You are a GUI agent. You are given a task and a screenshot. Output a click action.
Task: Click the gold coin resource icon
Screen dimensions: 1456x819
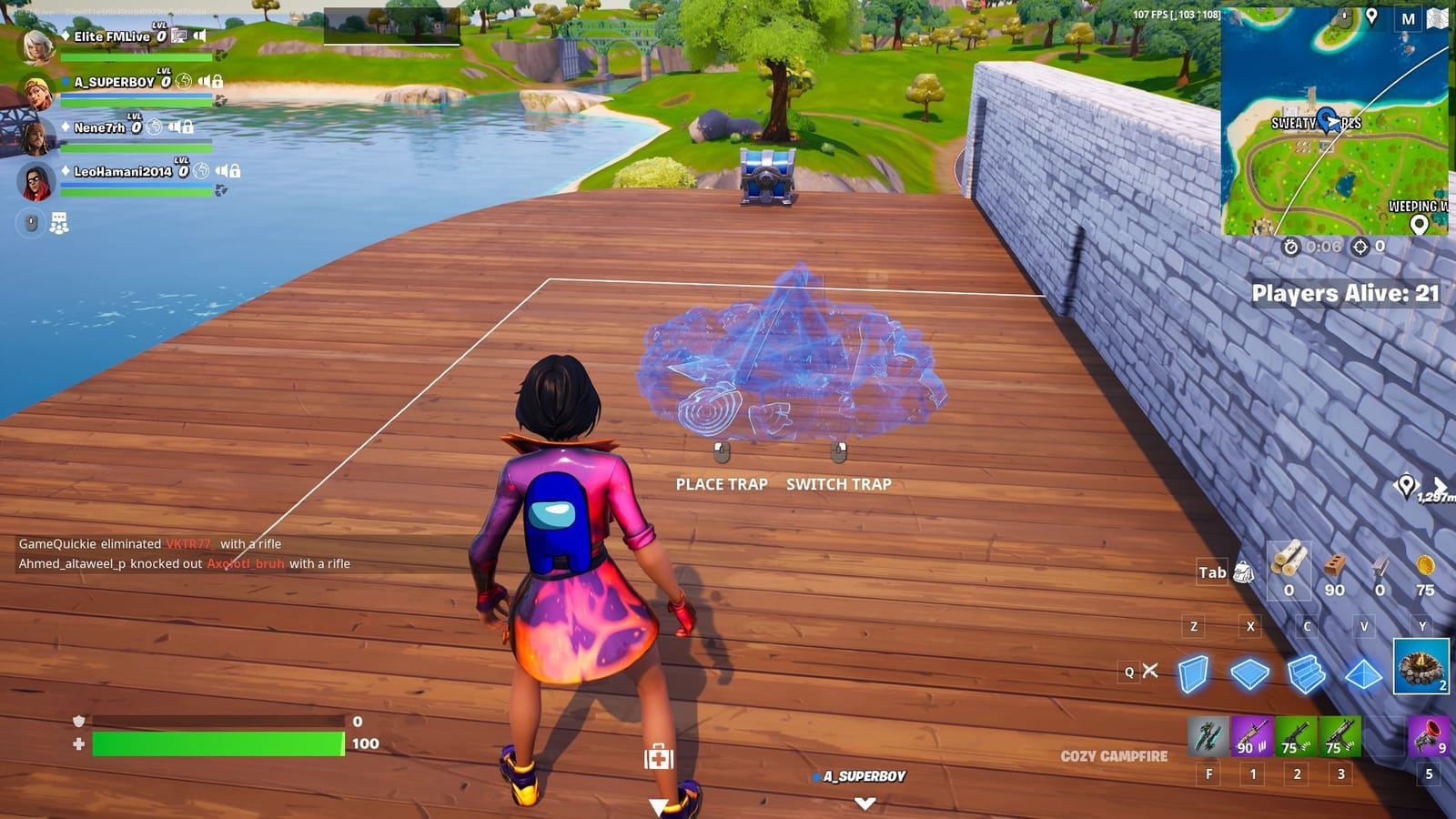tap(1423, 566)
